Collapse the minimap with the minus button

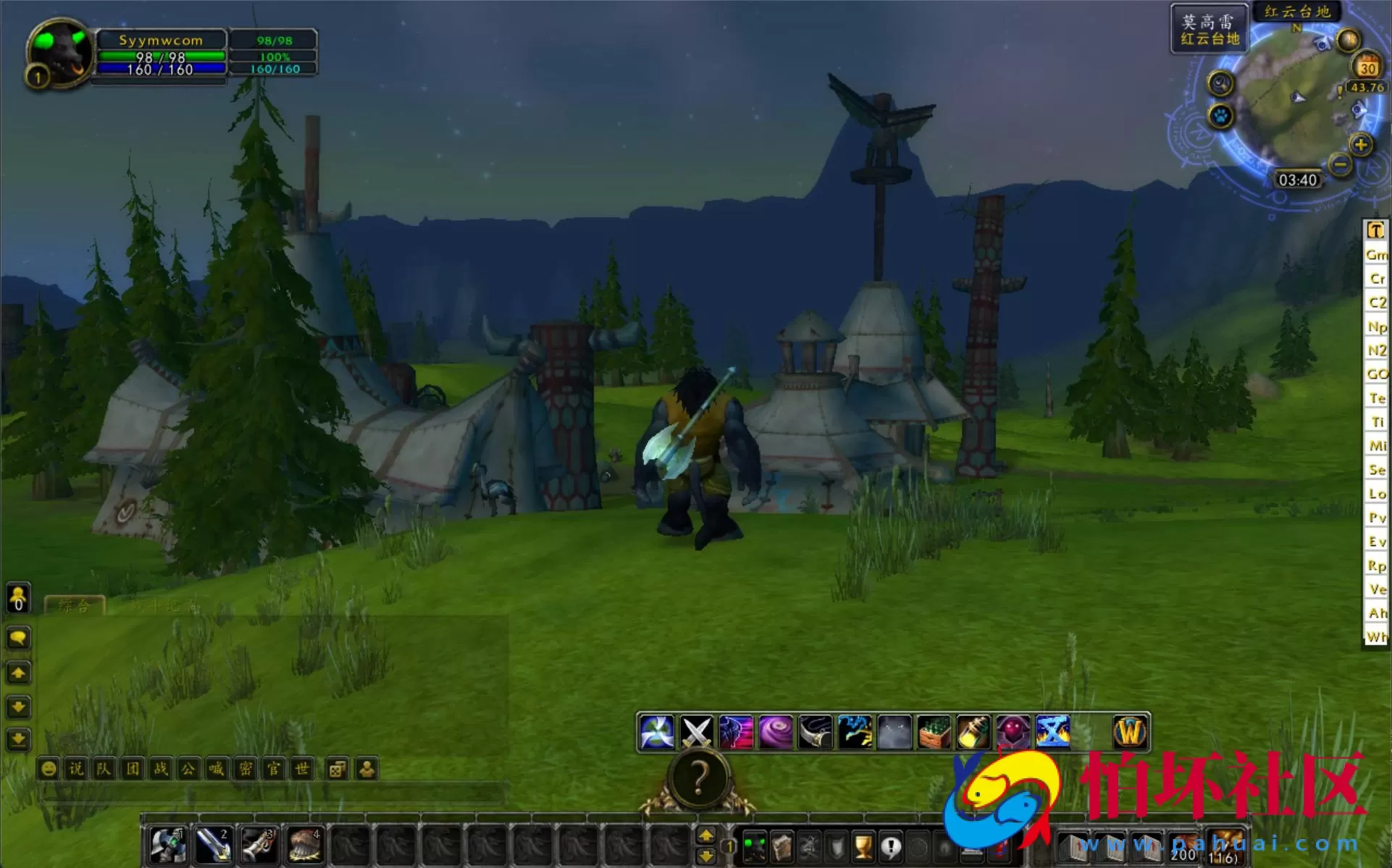[x=1339, y=165]
